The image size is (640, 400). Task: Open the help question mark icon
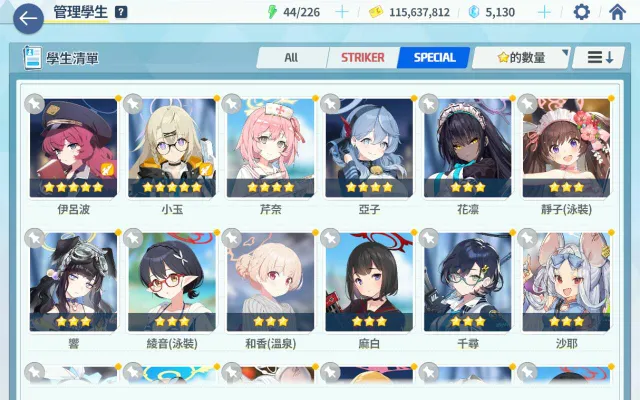[121, 12]
